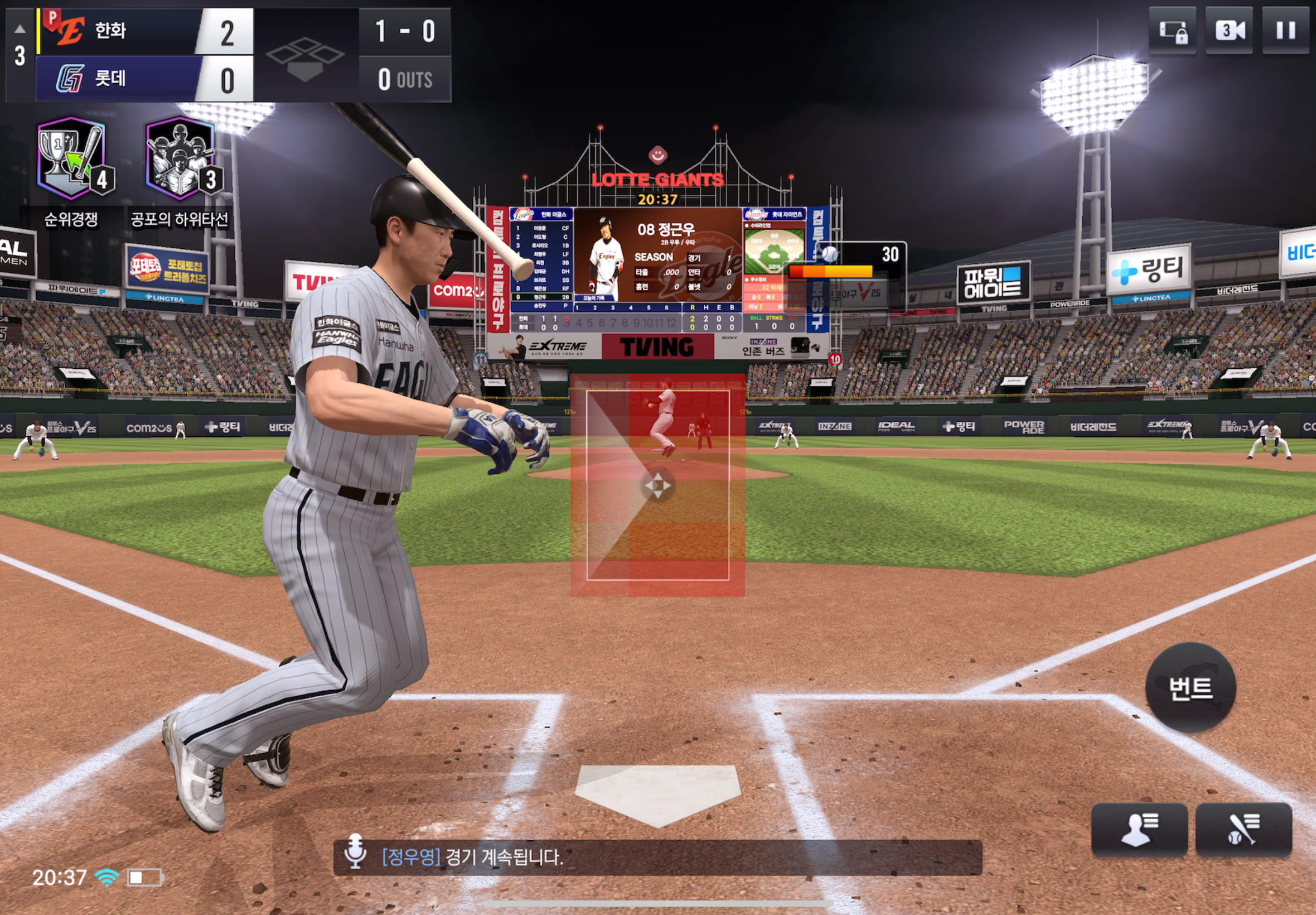Viewport: 1316px width, 915px height.
Task: Toggle the screen lock icon
Action: [x=1172, y=31]
